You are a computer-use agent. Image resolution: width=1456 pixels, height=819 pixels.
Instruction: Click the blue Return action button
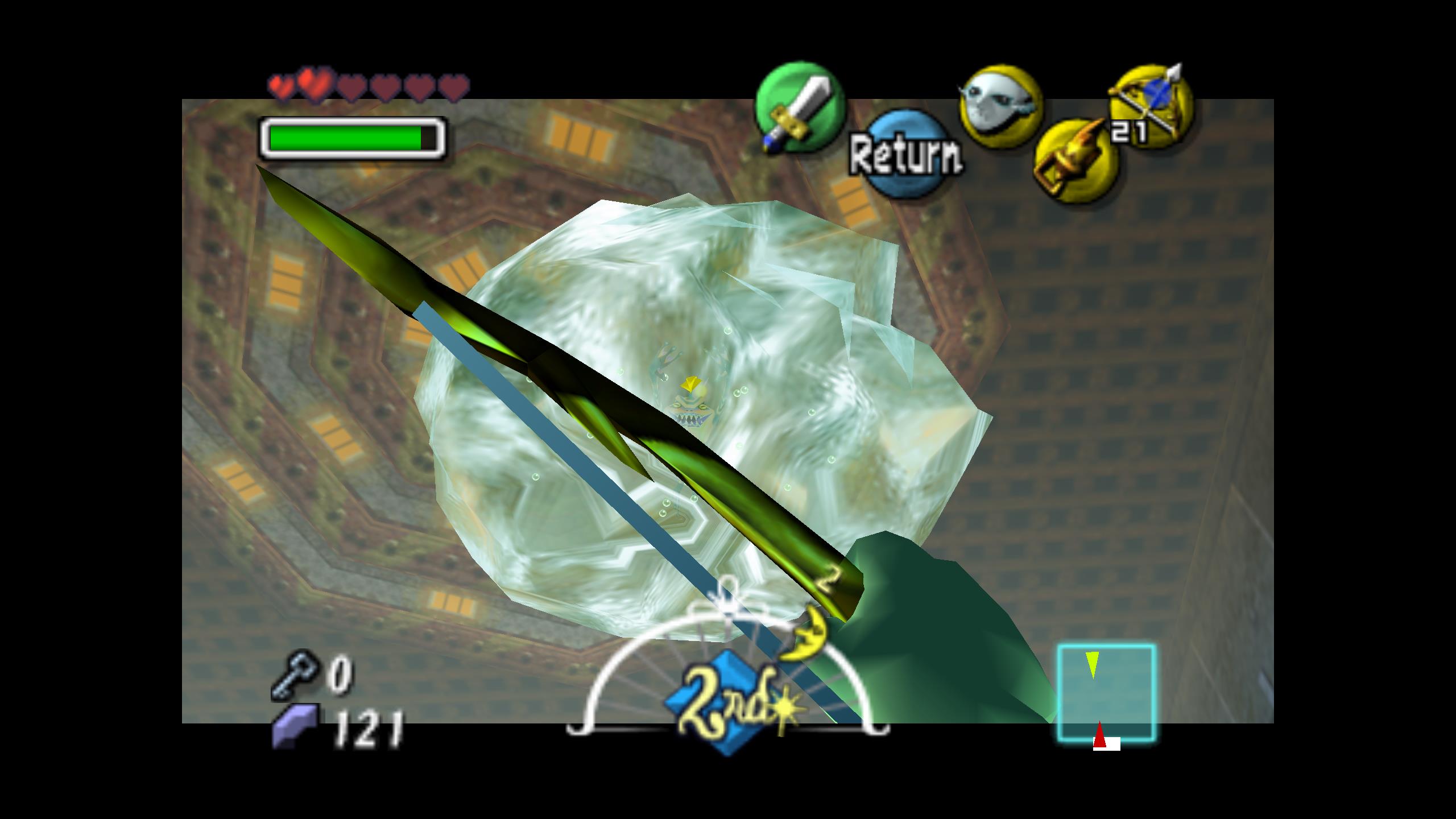tap(904, 154)
